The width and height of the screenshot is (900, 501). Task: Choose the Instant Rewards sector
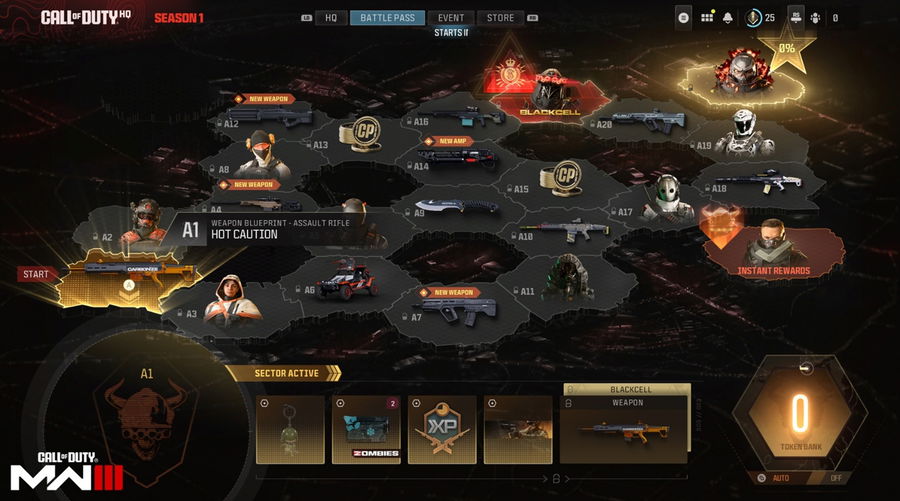click(772, 244)
